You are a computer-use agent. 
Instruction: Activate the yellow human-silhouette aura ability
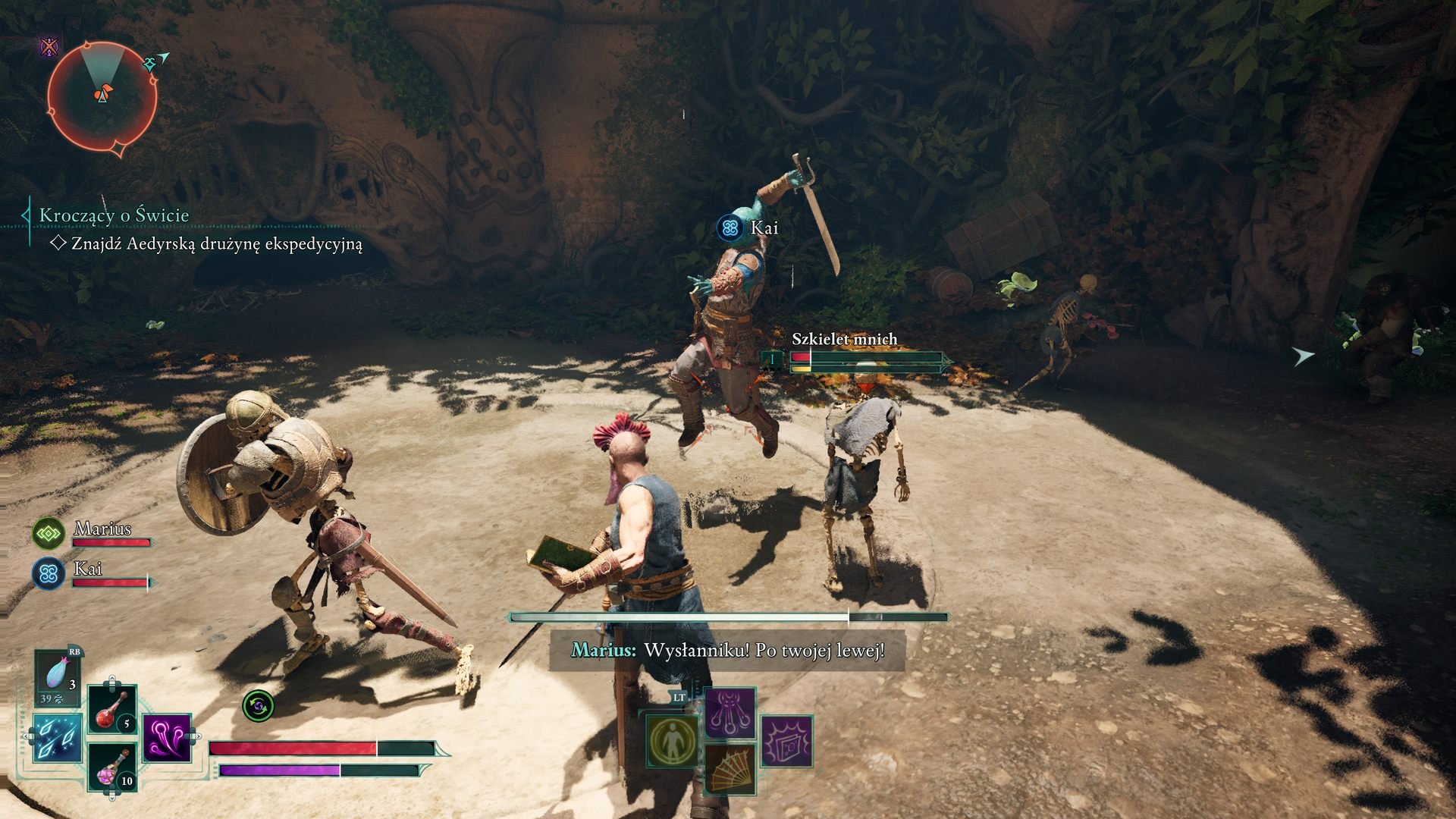pyautogui.click(x=673, y=741)
